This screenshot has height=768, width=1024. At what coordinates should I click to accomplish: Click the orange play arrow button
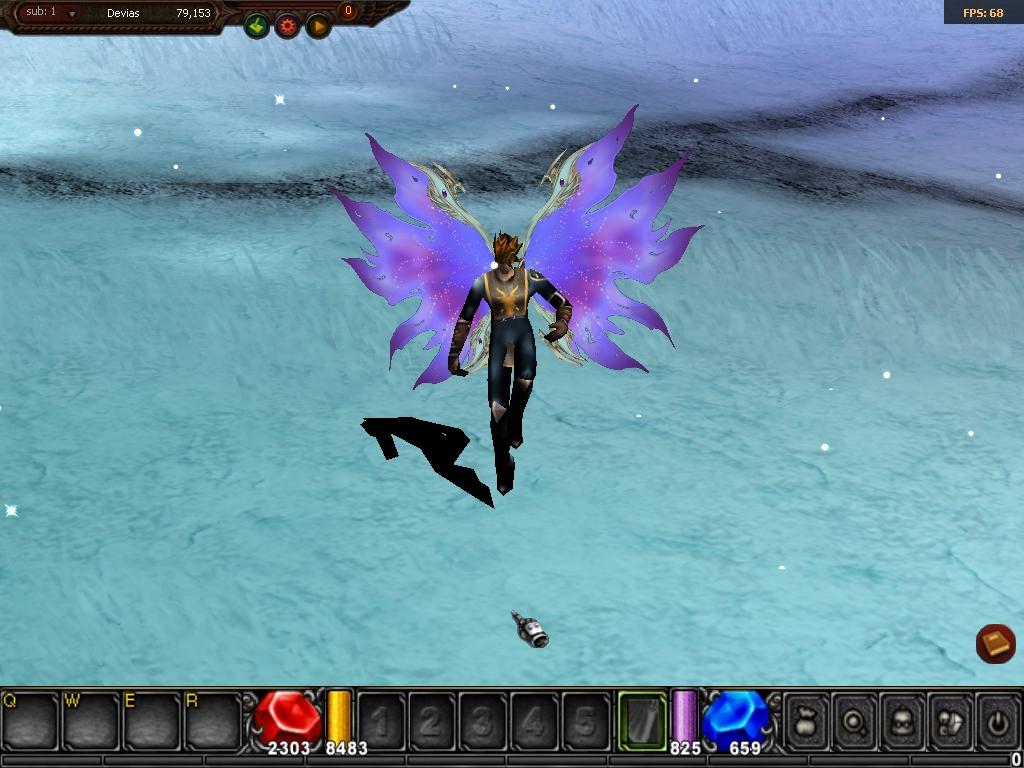tap(318, 26)
